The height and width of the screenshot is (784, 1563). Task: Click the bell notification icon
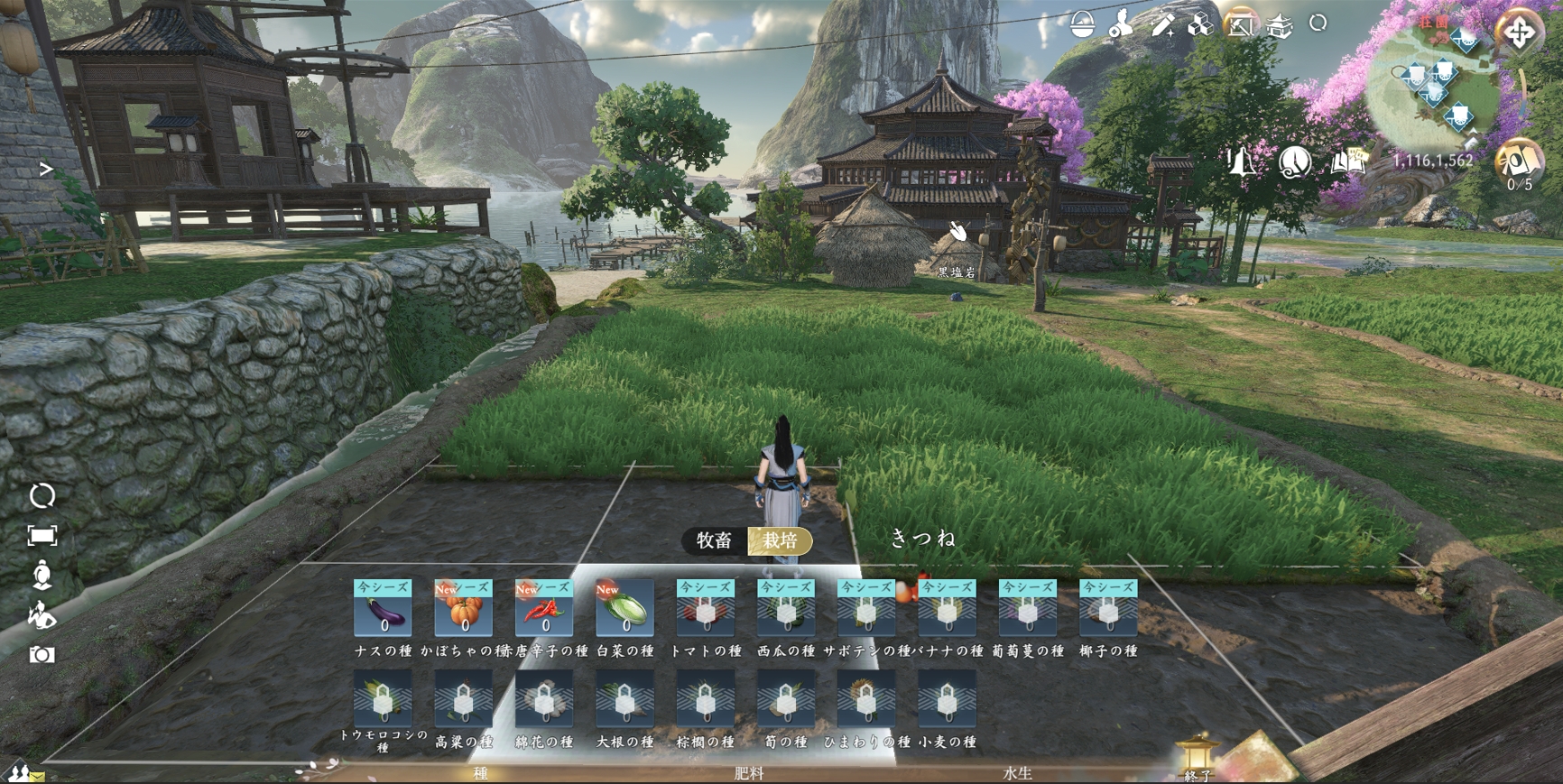pos(1241,162)
